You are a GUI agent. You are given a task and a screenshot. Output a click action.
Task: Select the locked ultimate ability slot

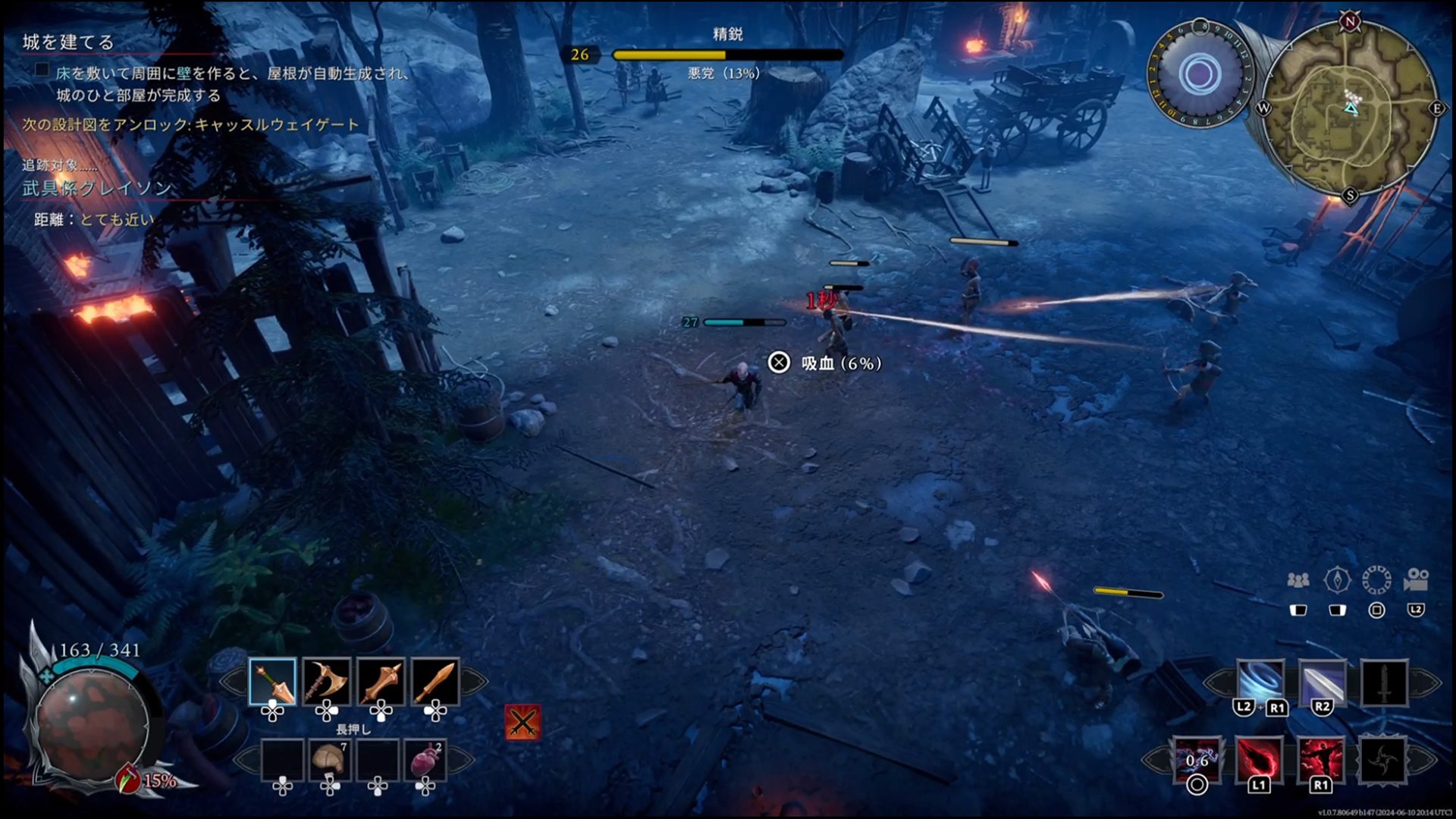tap(1383, 759)
